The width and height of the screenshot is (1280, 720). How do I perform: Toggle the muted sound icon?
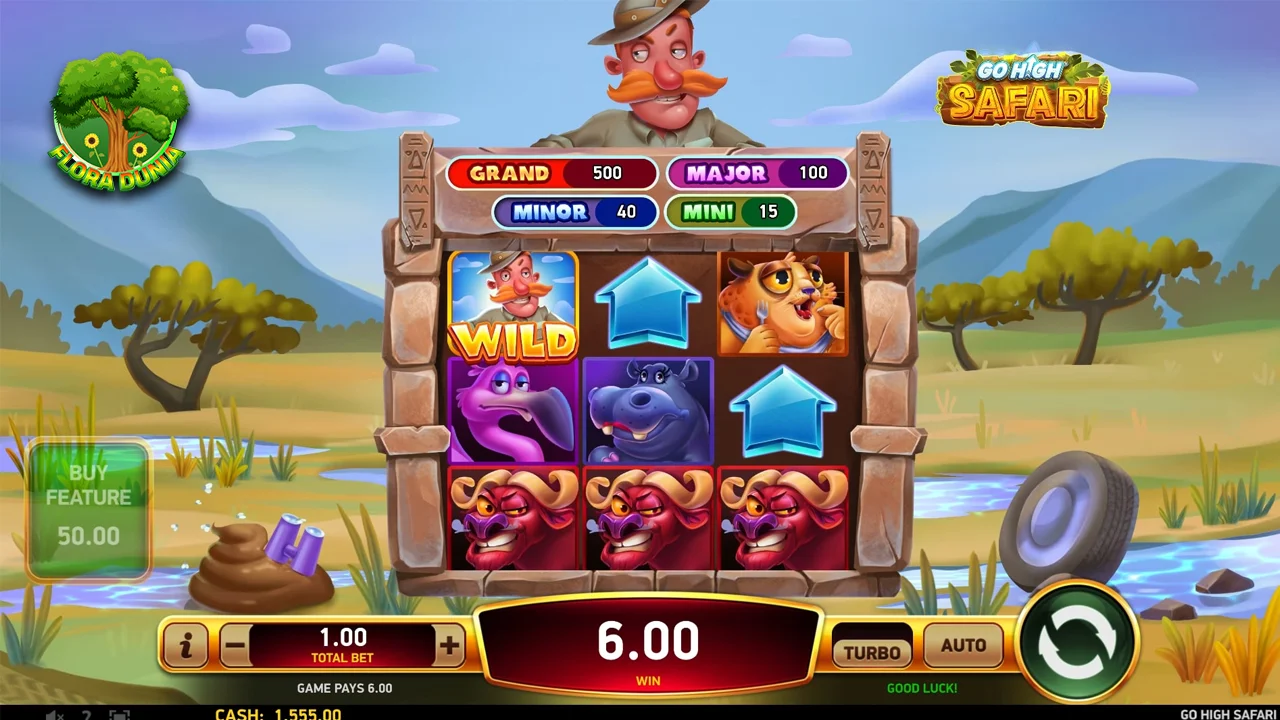tap(55, 714)
